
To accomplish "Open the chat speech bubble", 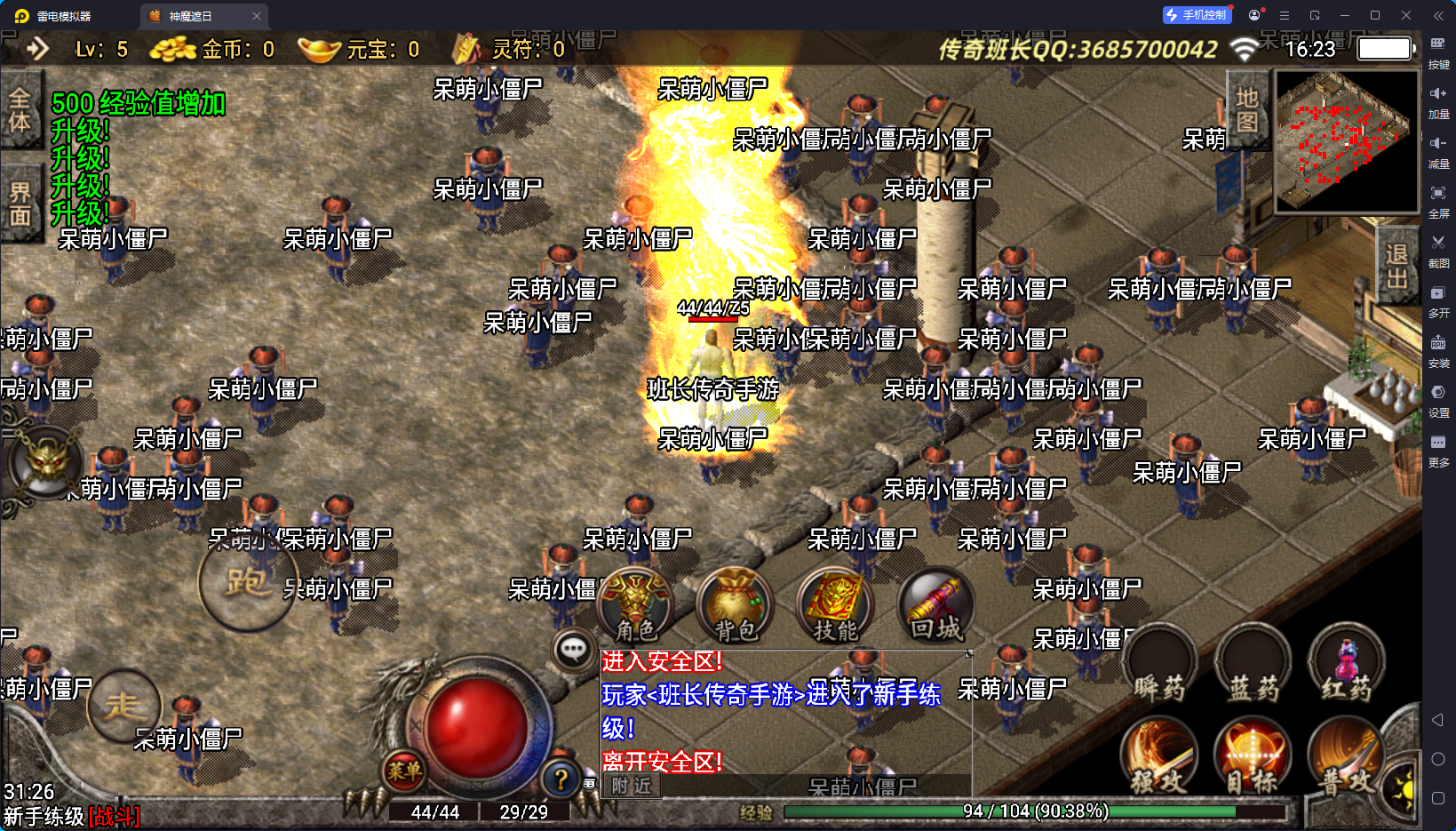I will coord(573,651).
